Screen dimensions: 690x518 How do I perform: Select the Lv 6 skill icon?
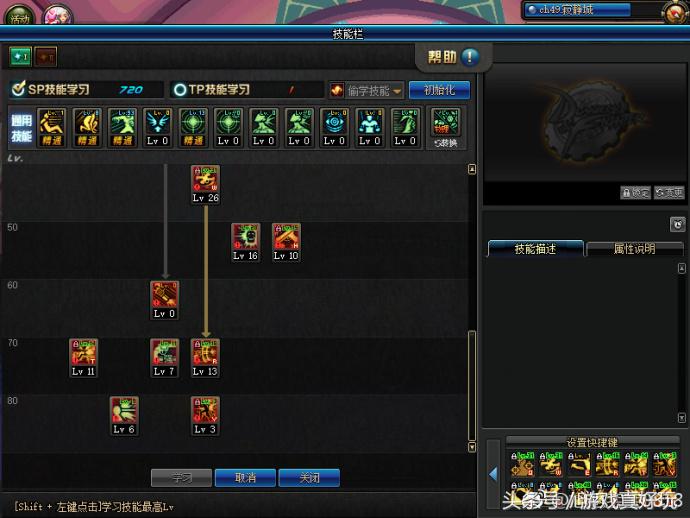pos(124,411)
